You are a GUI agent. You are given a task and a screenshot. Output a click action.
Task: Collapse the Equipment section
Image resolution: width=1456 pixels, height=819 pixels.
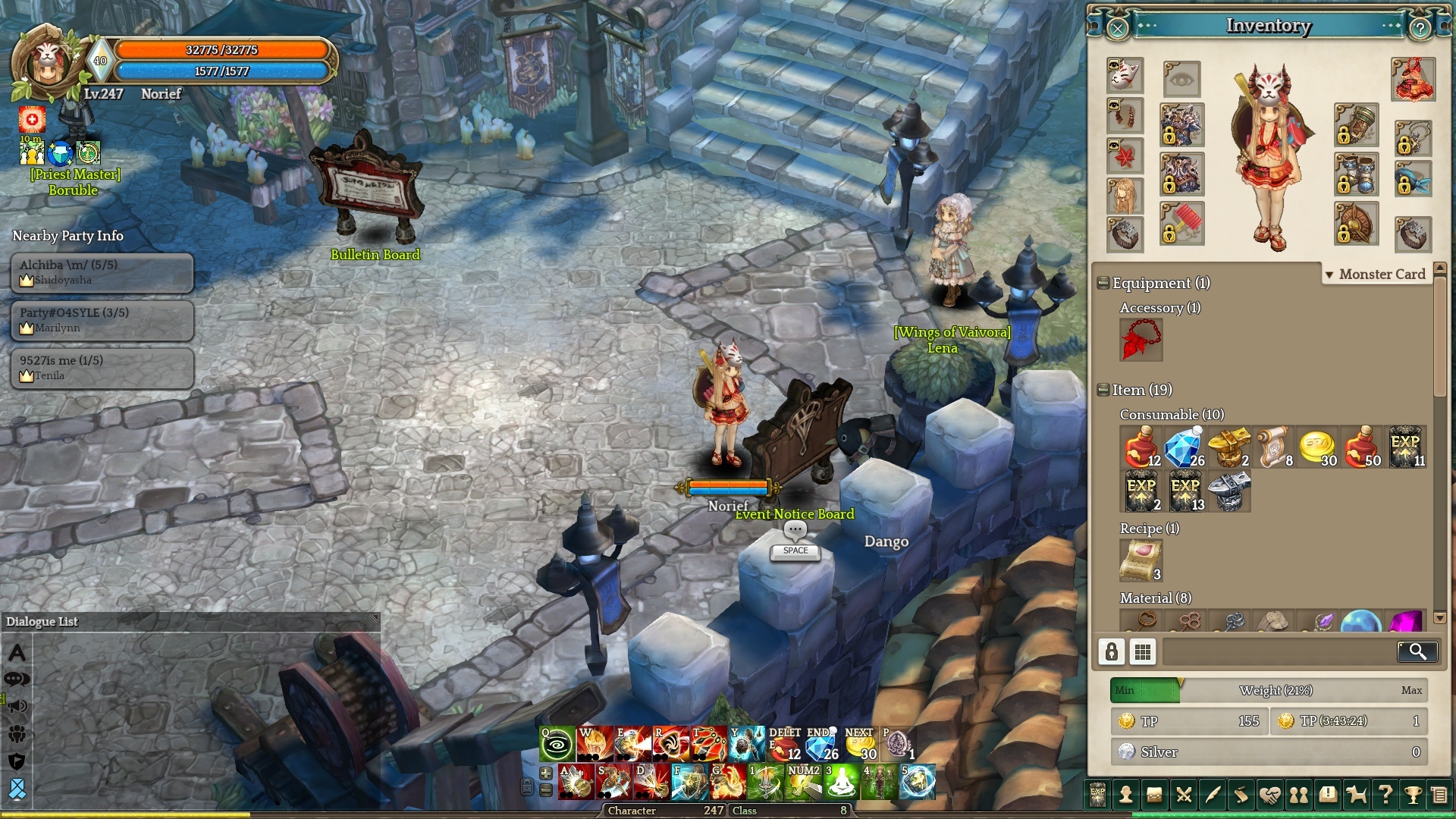point(1103,283)
